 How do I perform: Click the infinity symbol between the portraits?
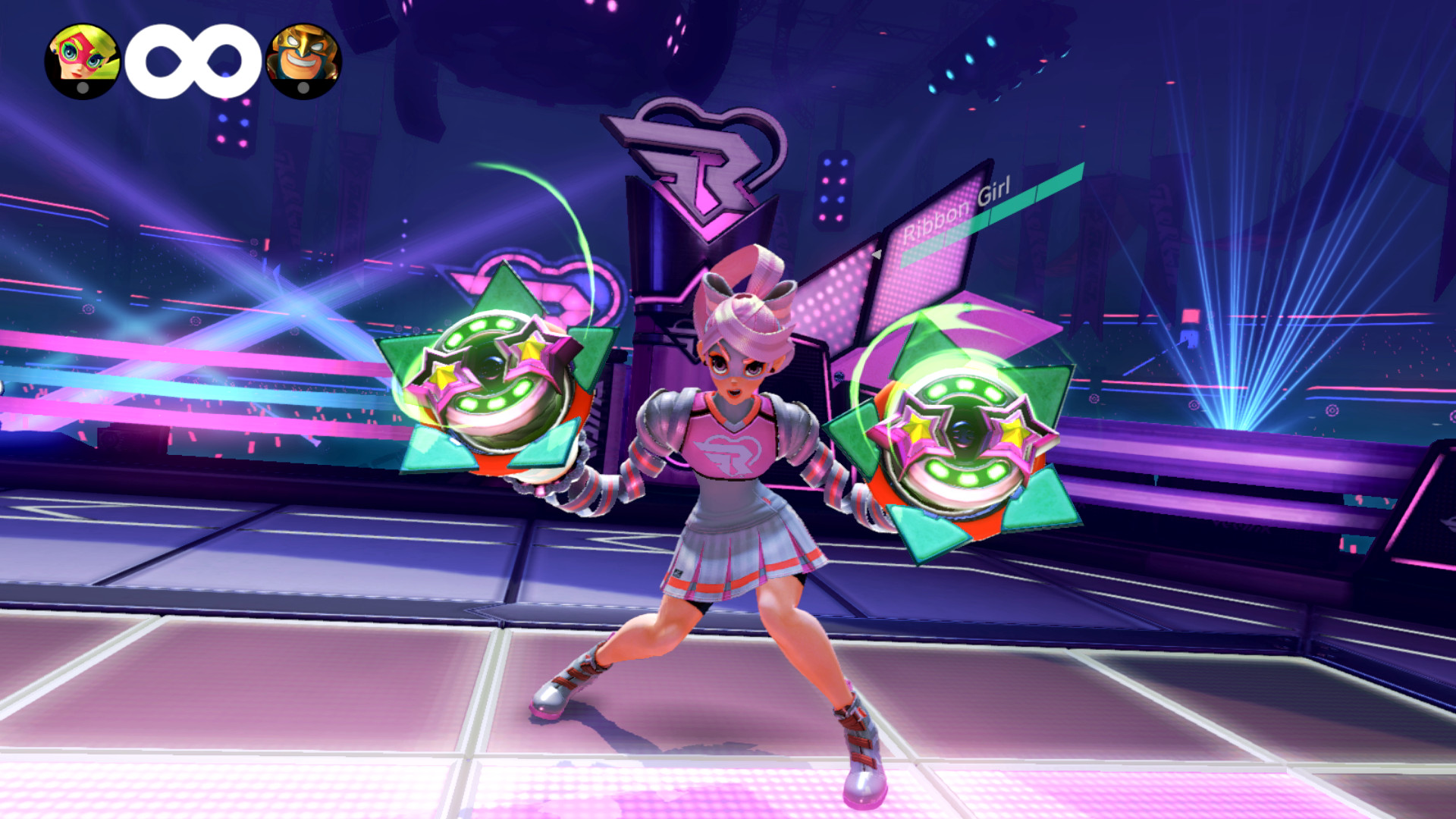point(193,61)
